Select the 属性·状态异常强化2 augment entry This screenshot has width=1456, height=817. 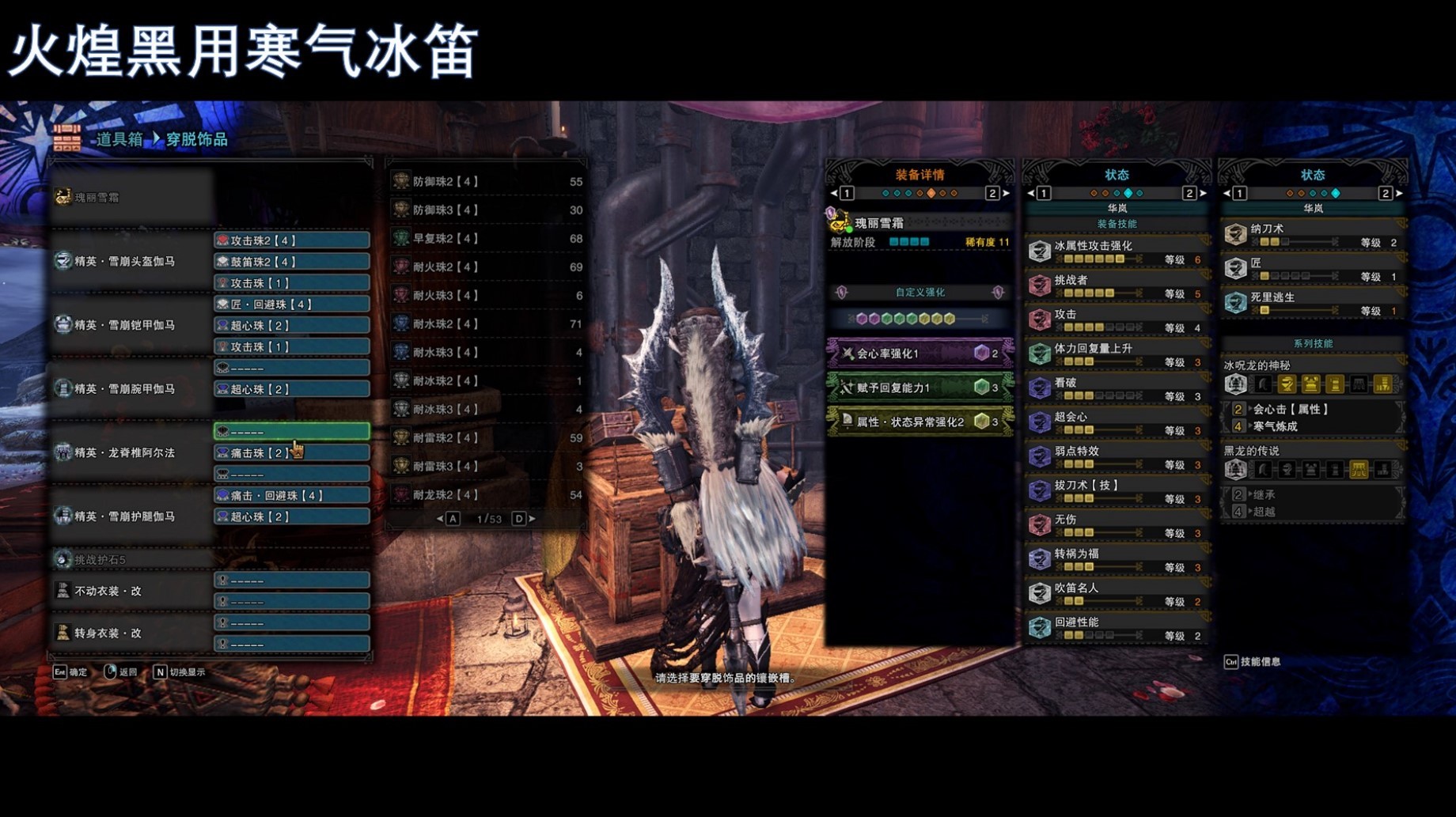coord(919,422)
